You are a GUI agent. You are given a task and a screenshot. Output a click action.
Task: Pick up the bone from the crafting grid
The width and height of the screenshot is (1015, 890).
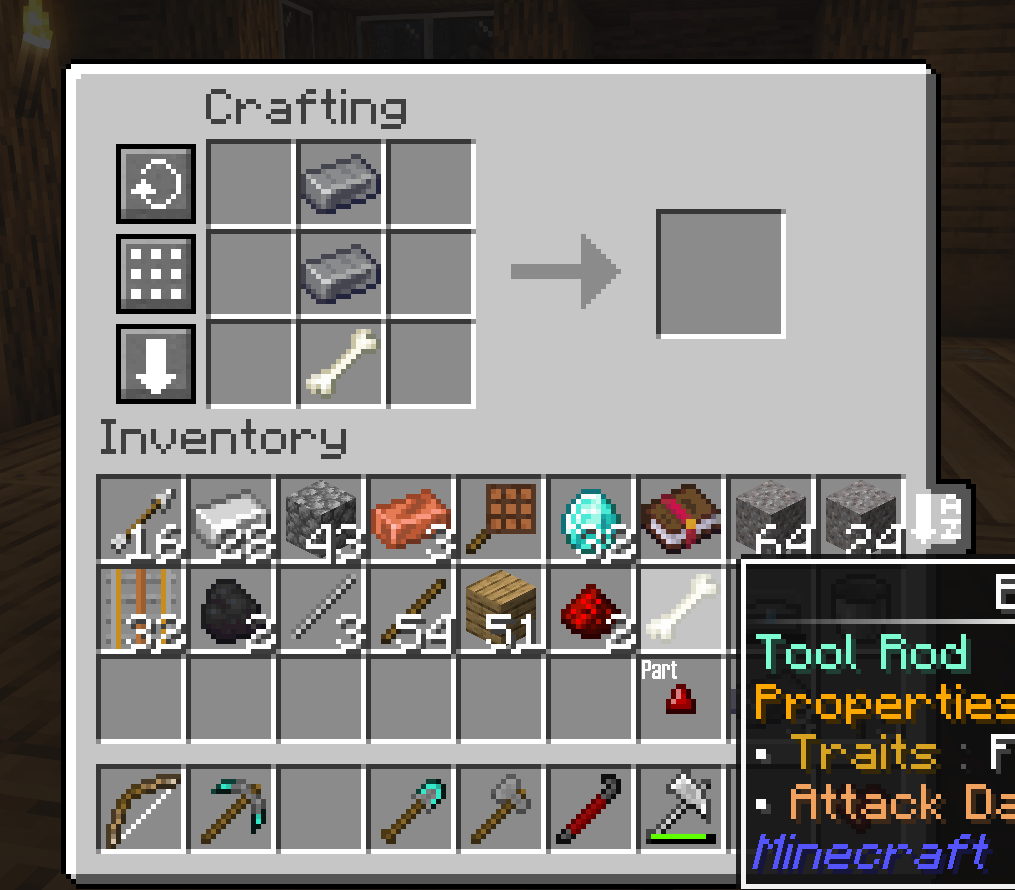pyautogui.click(x=341, y=364)
